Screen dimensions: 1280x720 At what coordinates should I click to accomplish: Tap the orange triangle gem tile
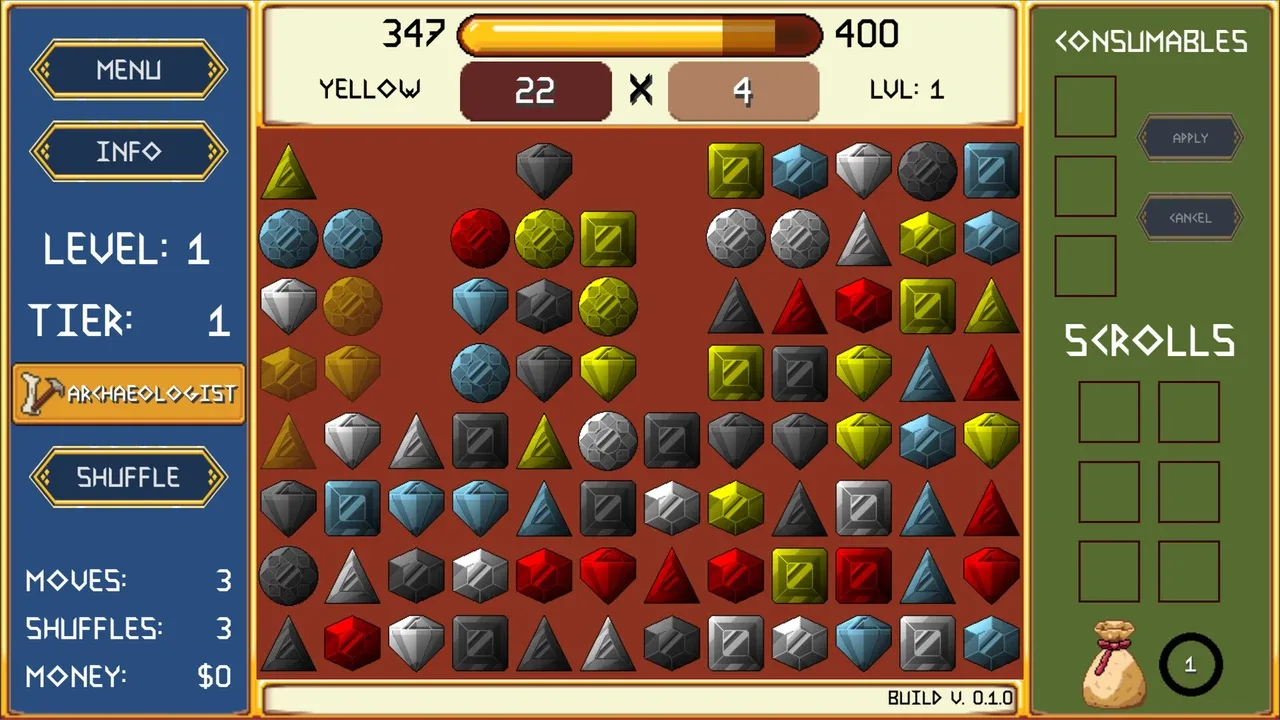point(288,440)
